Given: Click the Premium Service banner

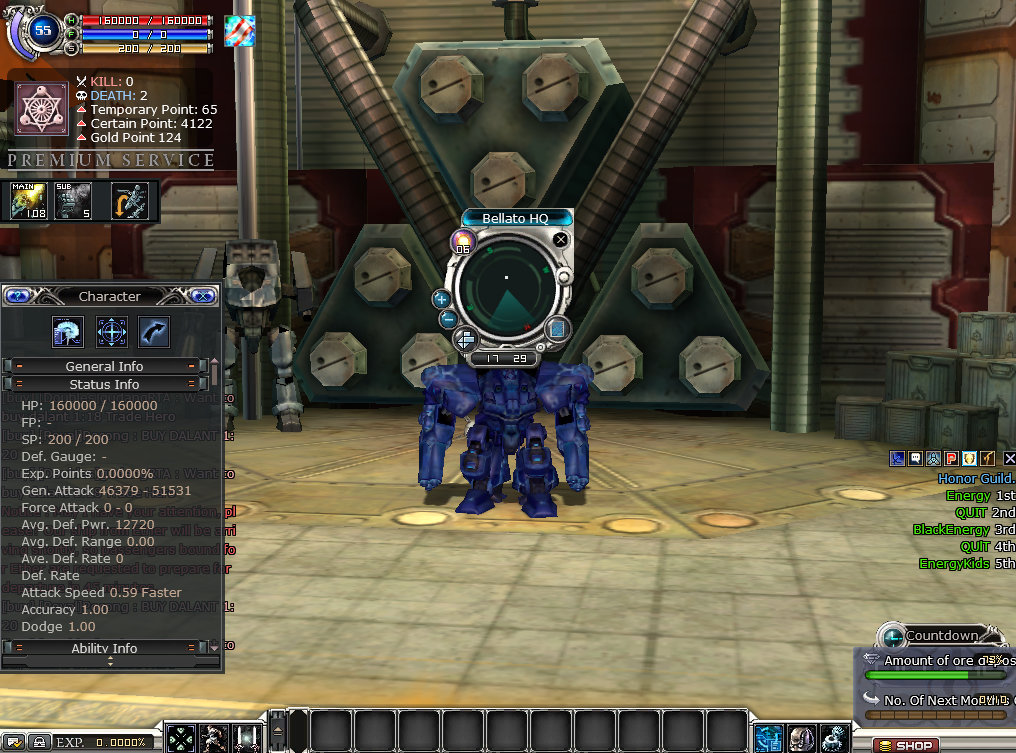Looking at the screenshot, I should click(x=110, y=160).
